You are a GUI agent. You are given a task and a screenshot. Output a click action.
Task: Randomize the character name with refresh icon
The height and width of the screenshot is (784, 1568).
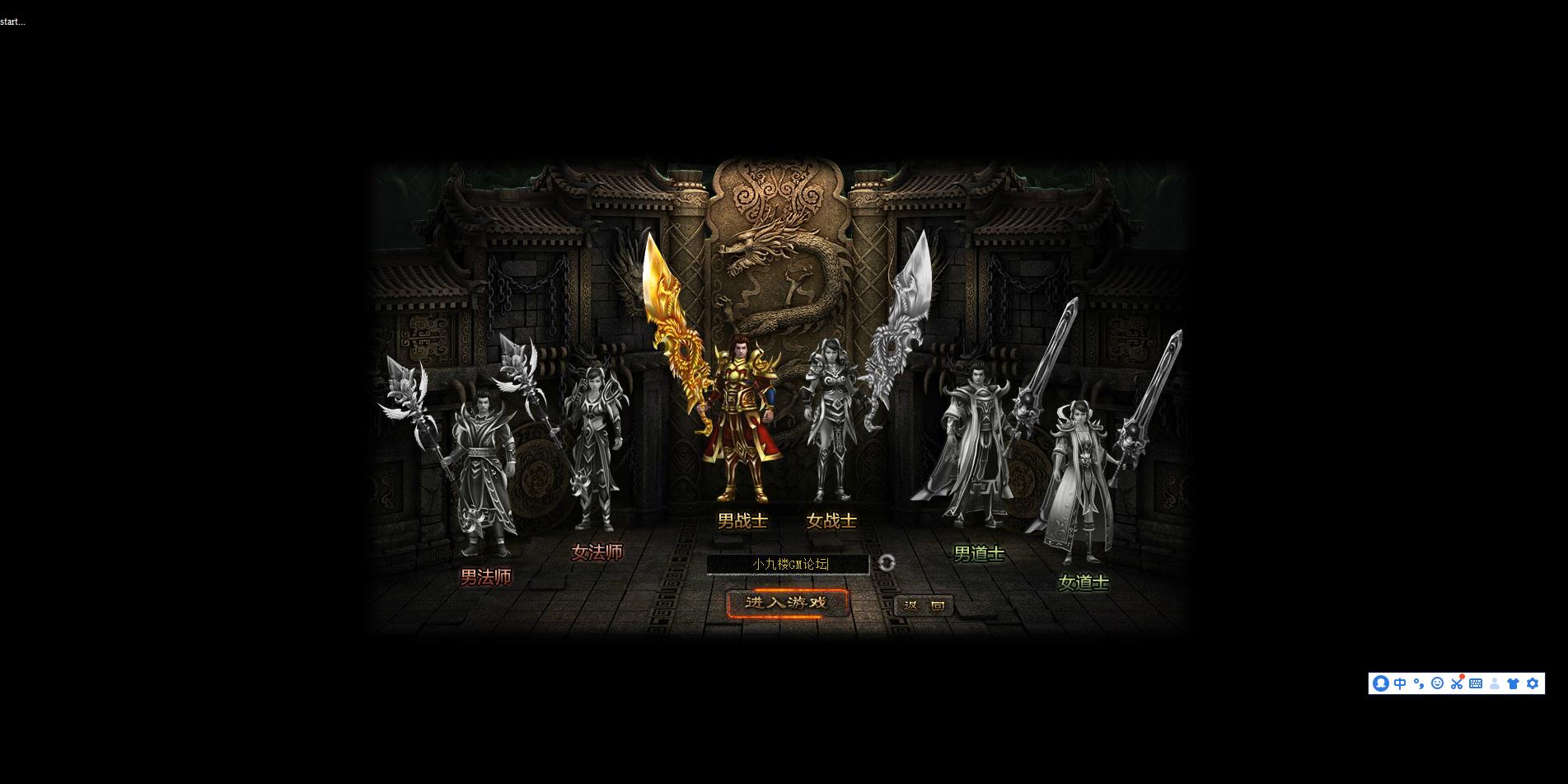(887, 563)
